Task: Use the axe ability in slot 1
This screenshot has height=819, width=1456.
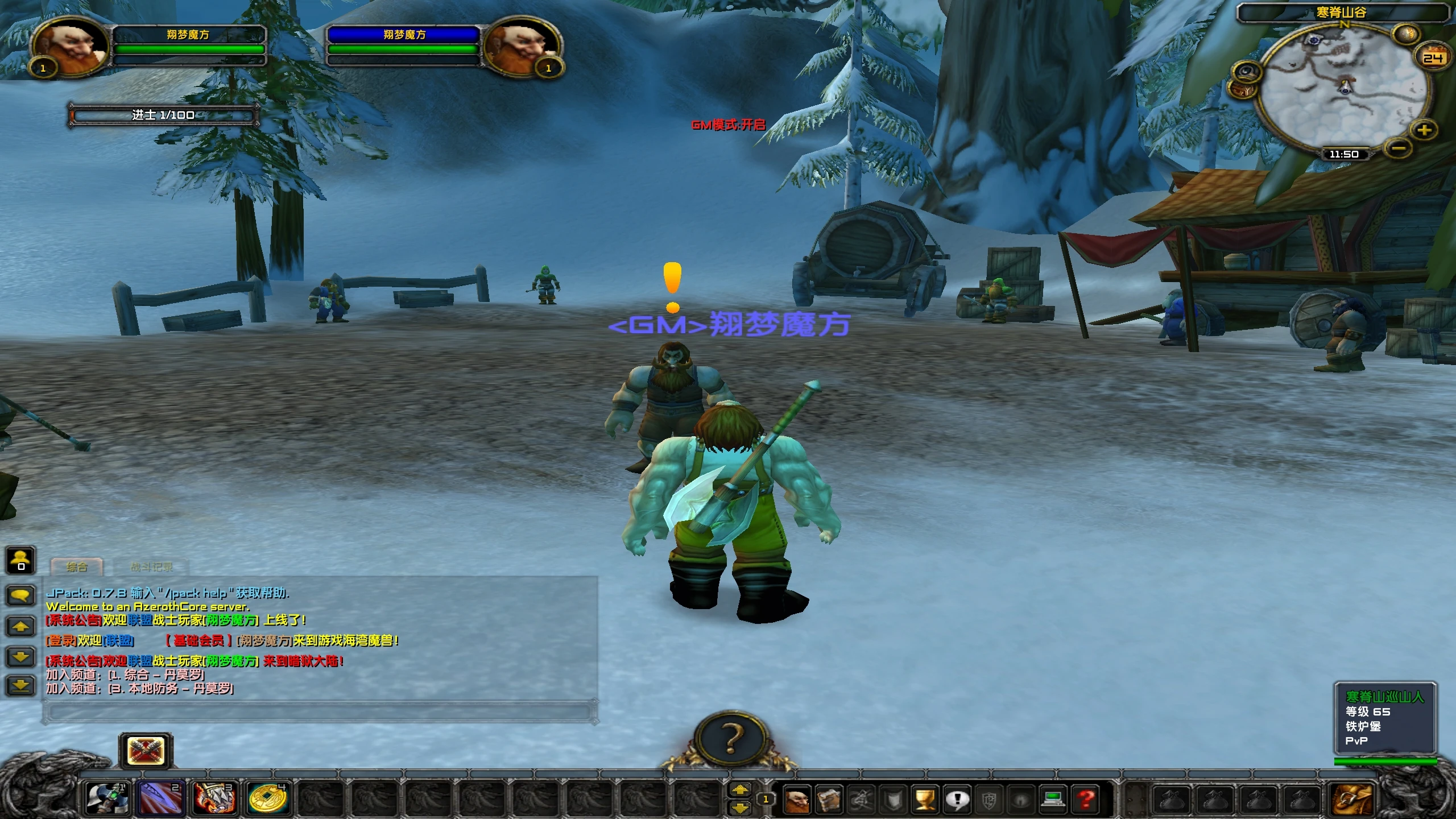Action: [x=108, y=798]
